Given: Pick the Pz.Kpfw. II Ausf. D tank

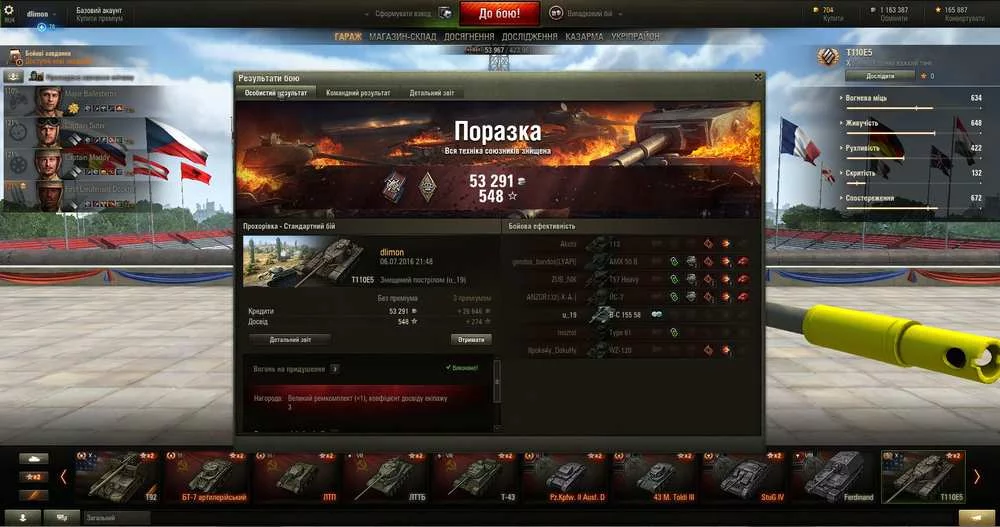Looking at the screenshot, I should 567,476.
